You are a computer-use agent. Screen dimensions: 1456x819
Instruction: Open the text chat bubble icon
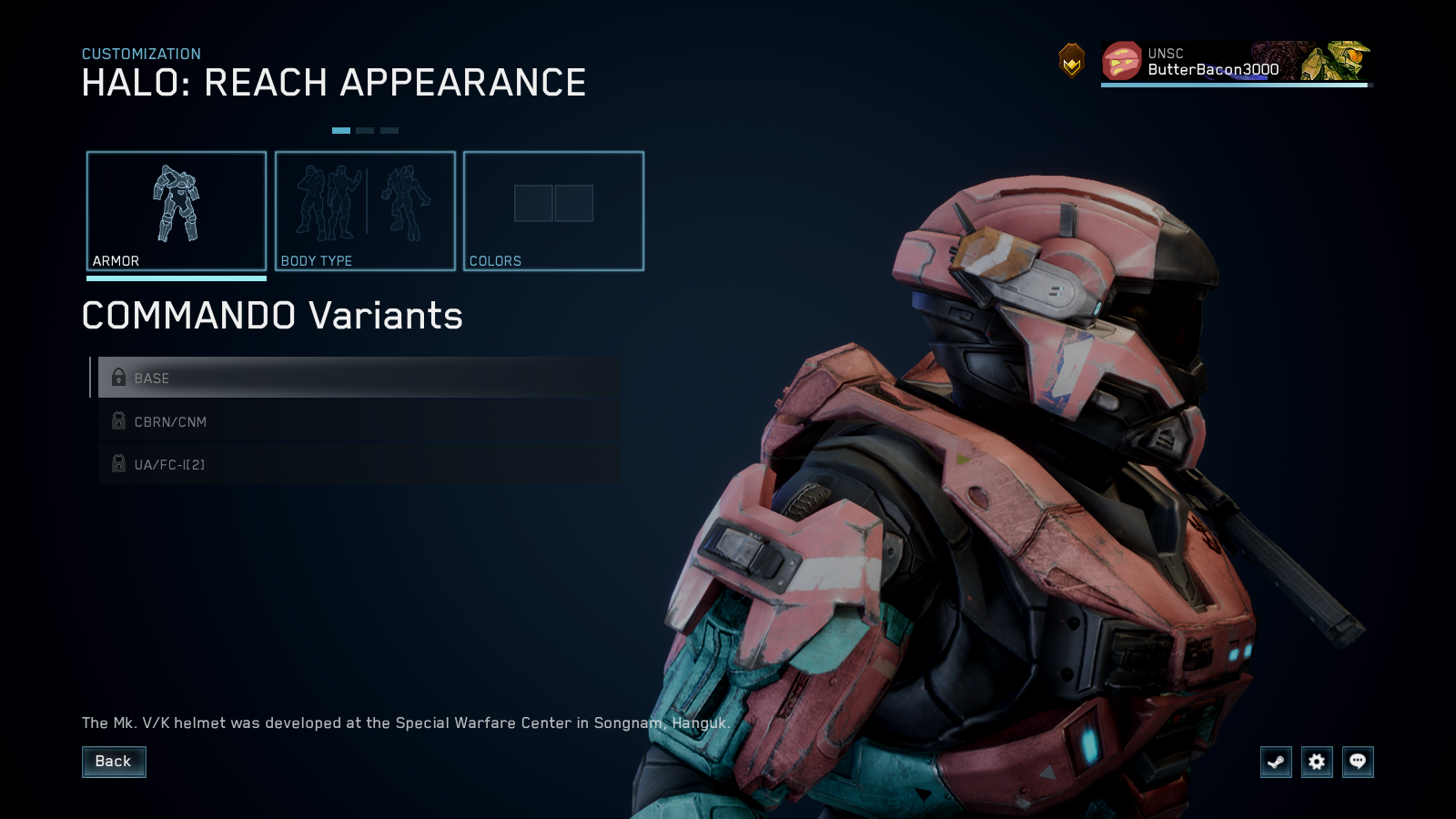[1357, 763]
